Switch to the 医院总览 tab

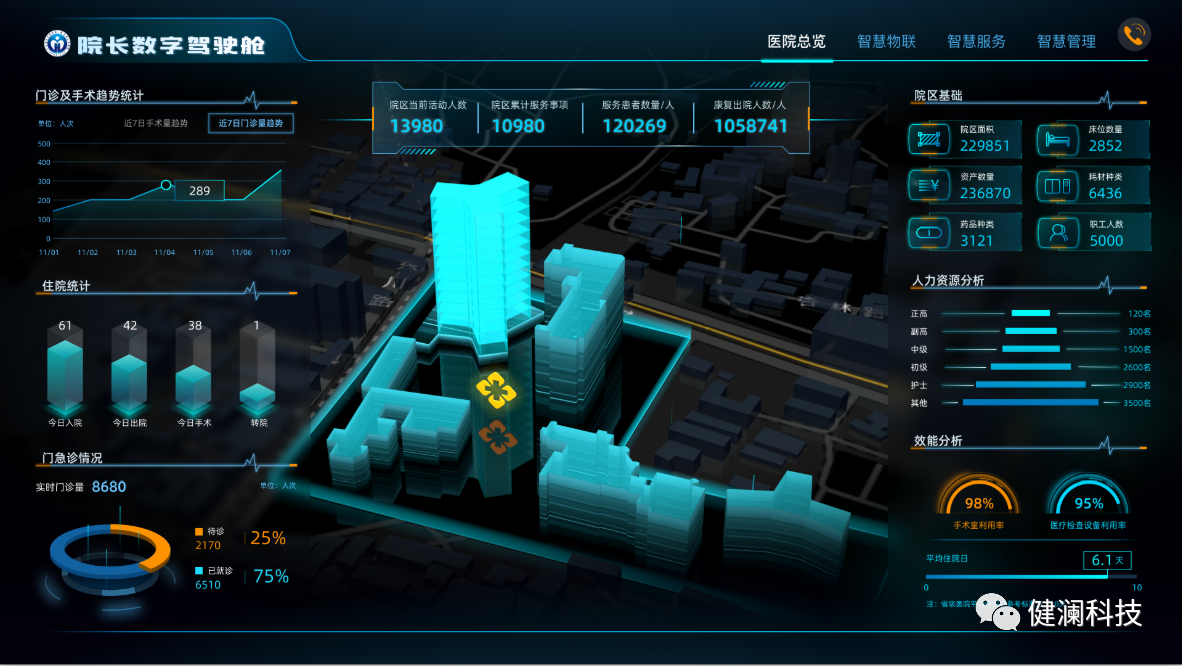(x=796, y=41)
